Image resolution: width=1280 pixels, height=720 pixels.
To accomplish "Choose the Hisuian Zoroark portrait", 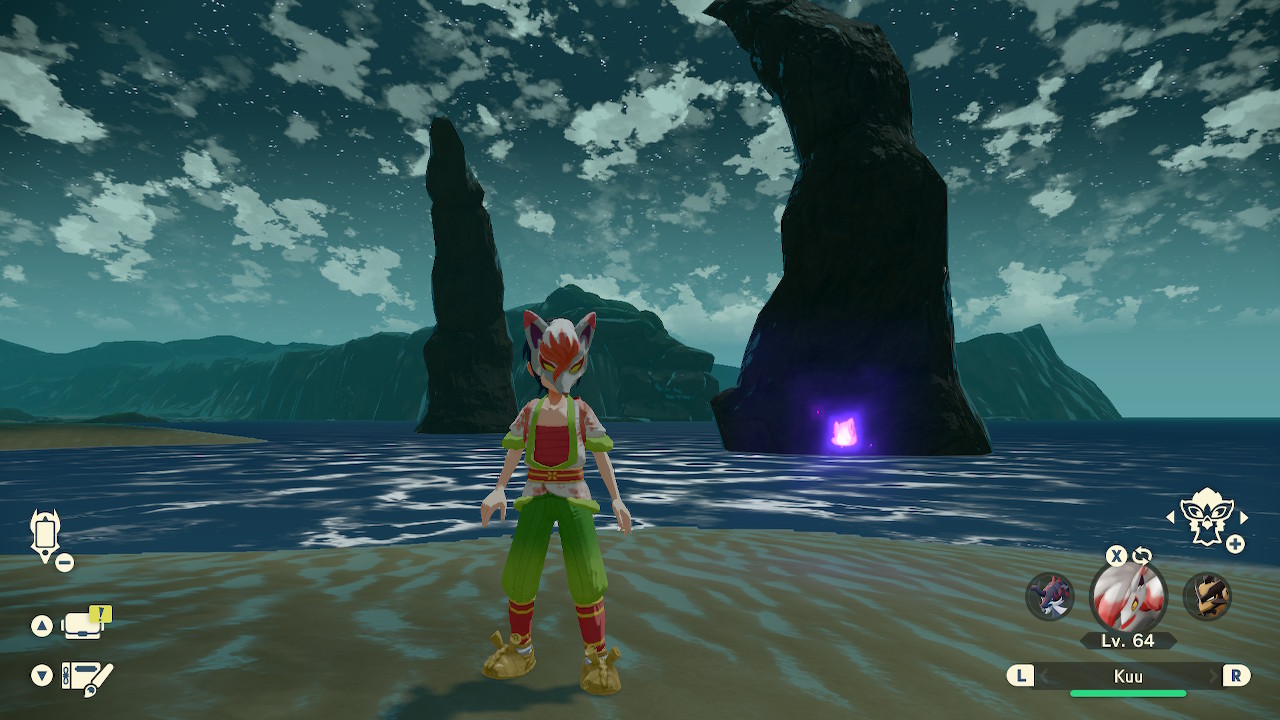I will (1128, 598).
